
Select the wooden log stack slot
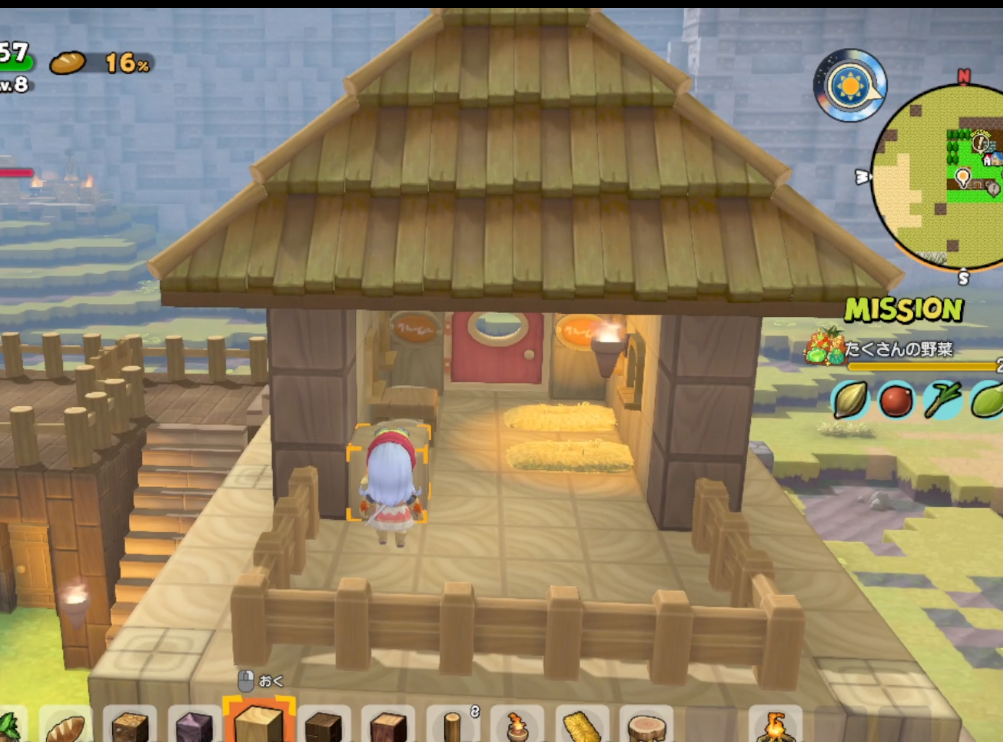coord(452,727)
